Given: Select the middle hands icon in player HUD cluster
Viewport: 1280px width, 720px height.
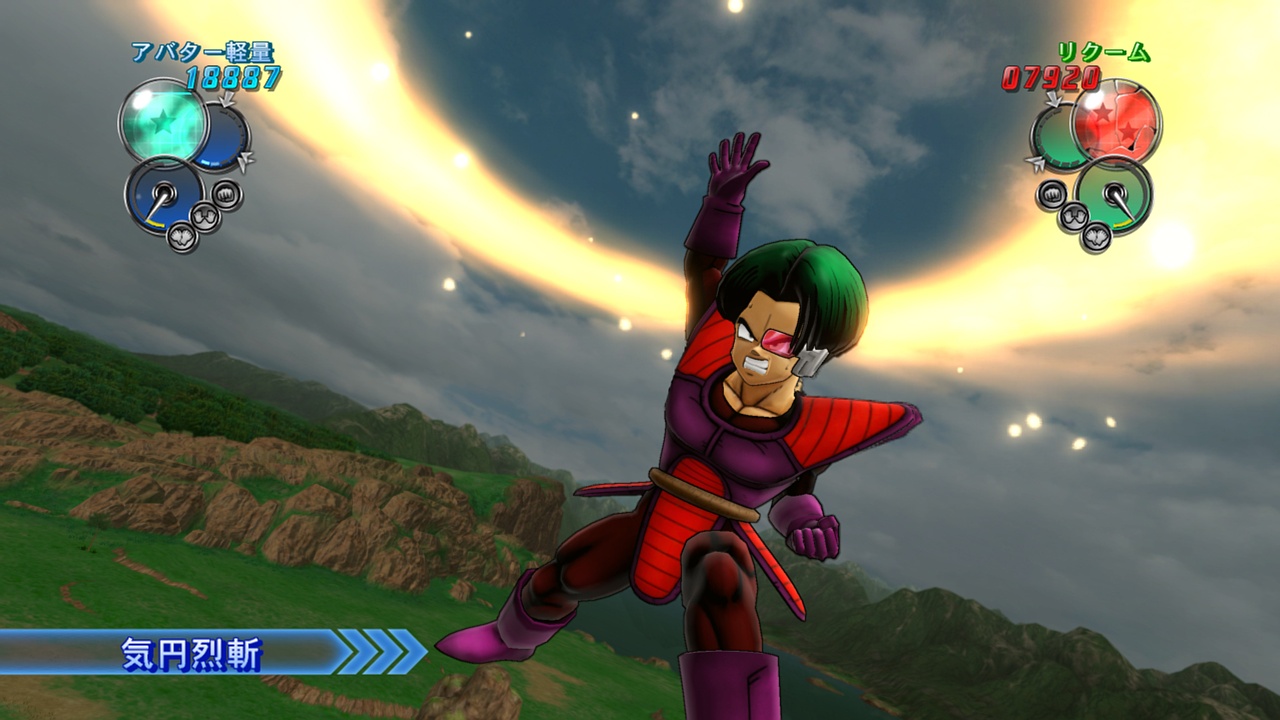Looking at the screenshot, I should 204,216.
